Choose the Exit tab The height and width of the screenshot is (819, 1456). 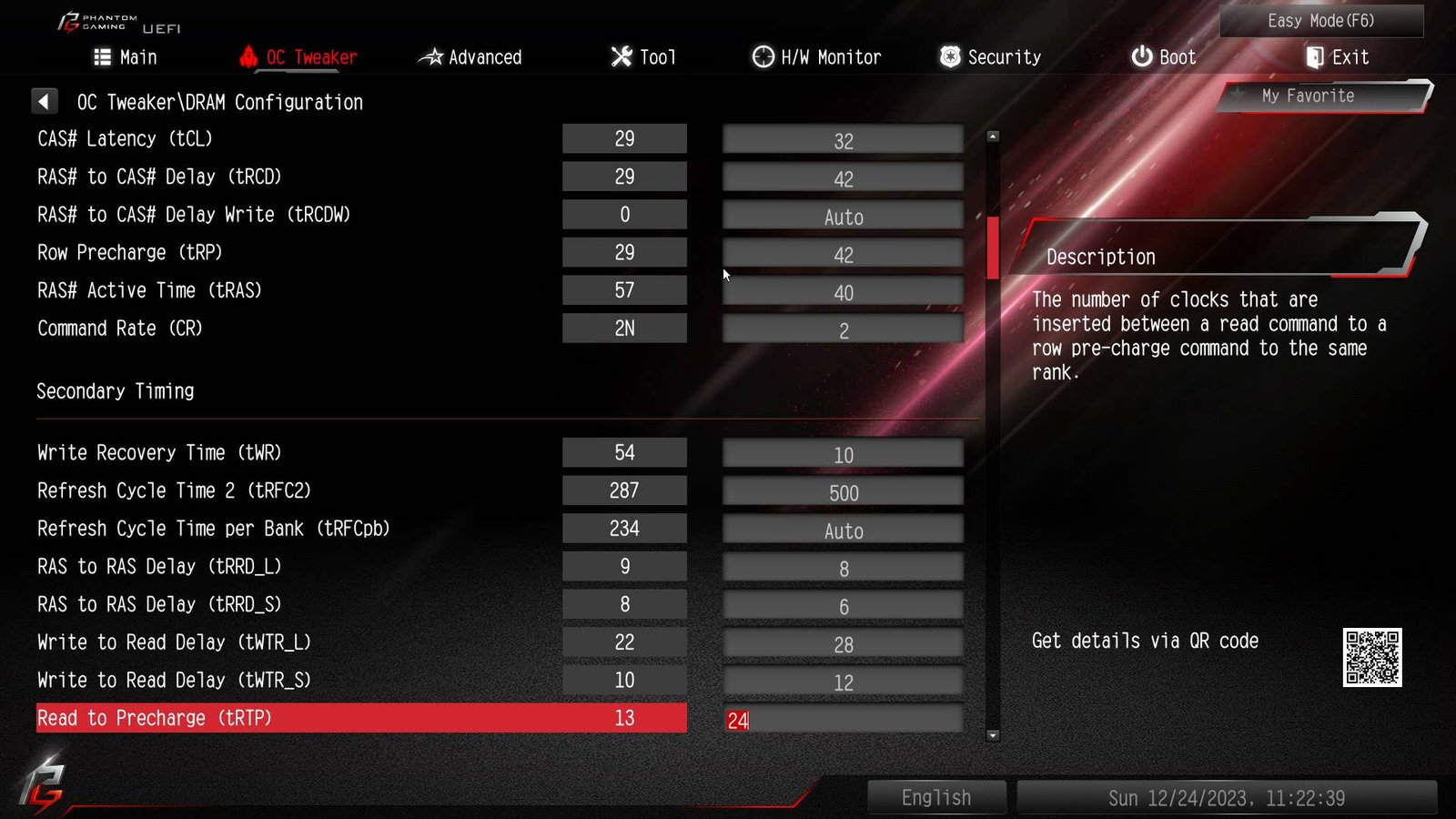click(1337, 57)
